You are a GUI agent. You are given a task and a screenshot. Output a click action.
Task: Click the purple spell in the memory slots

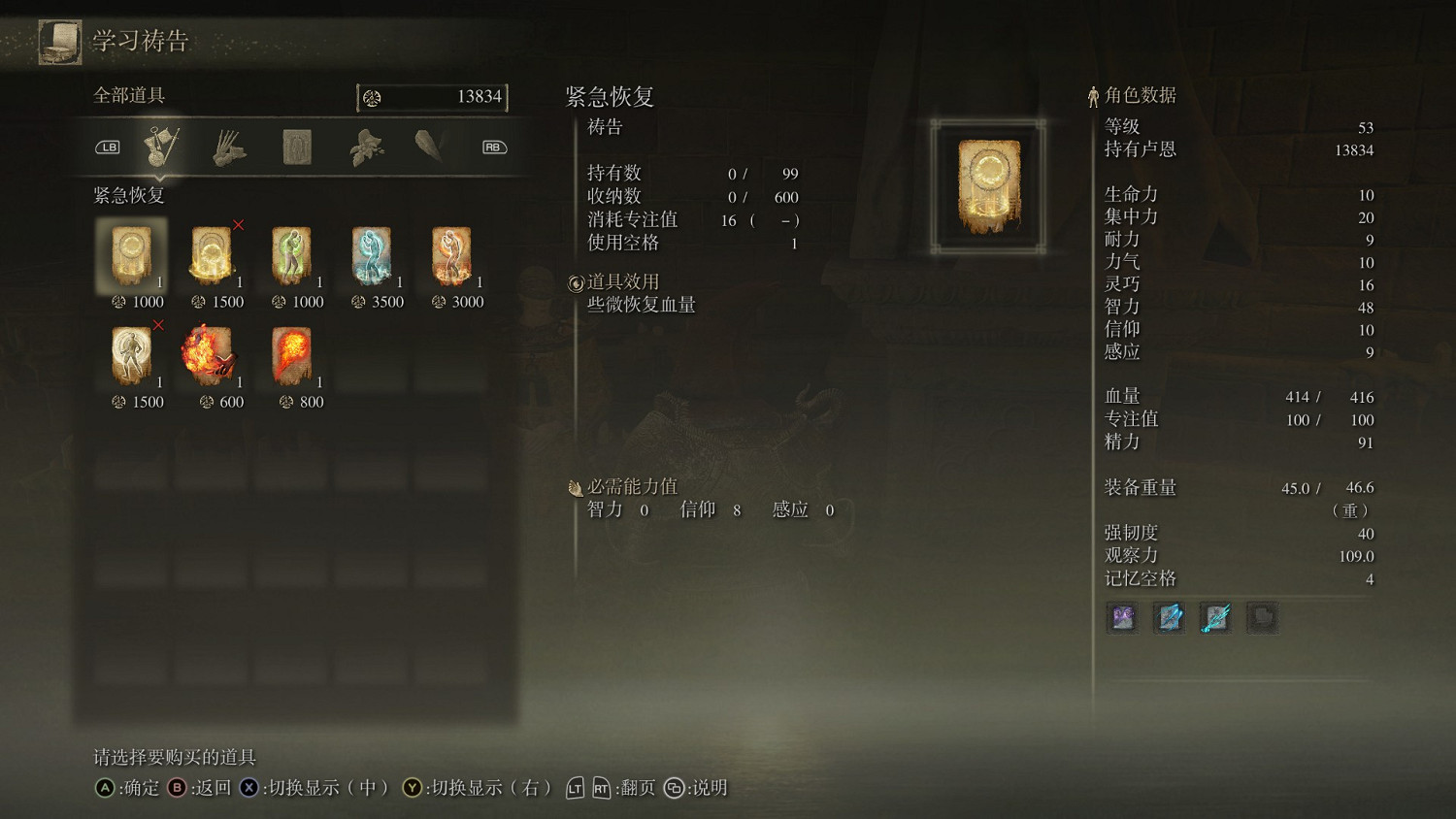click(1121, 618)
